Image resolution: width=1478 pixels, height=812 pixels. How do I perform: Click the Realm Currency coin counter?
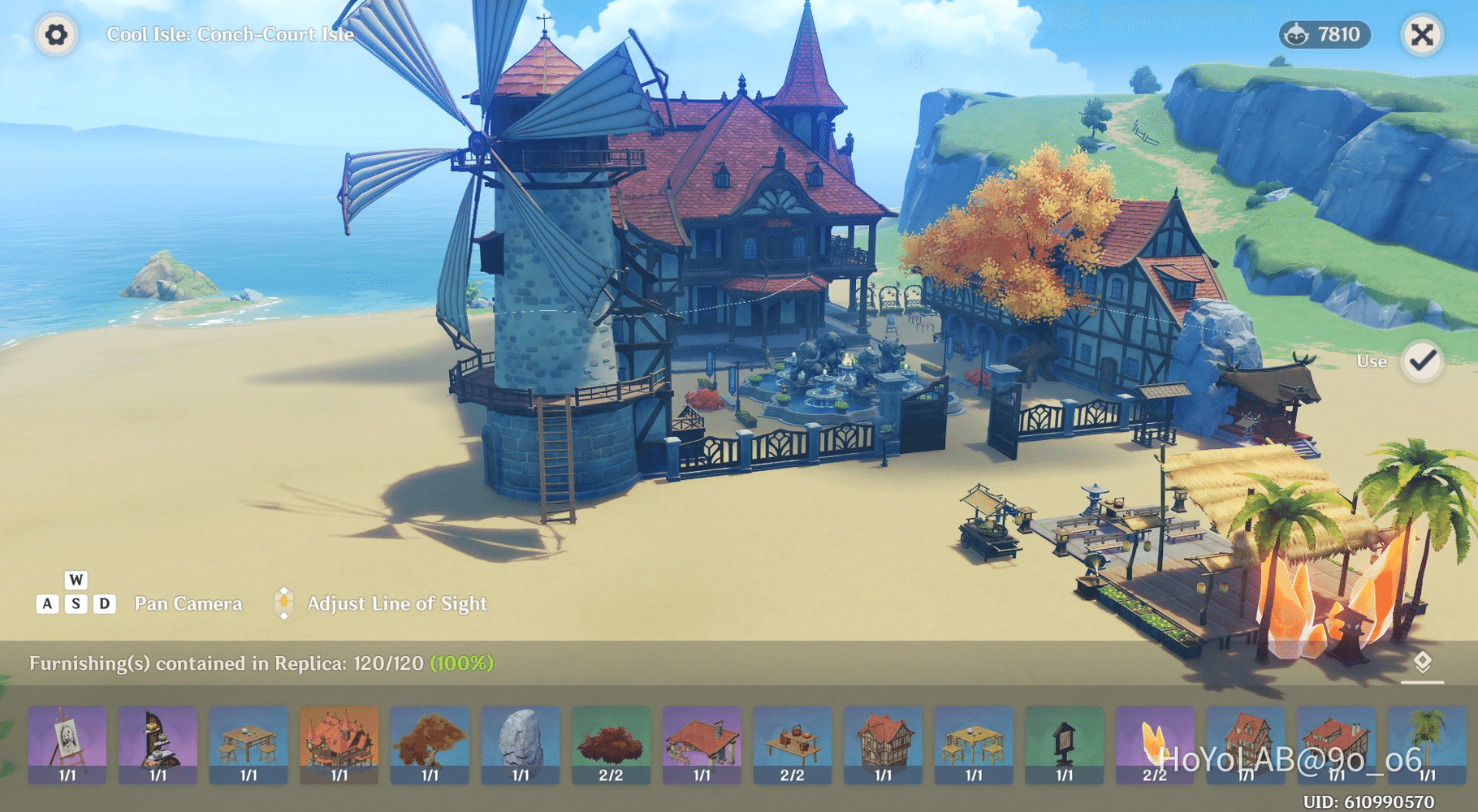(1325, 36)
